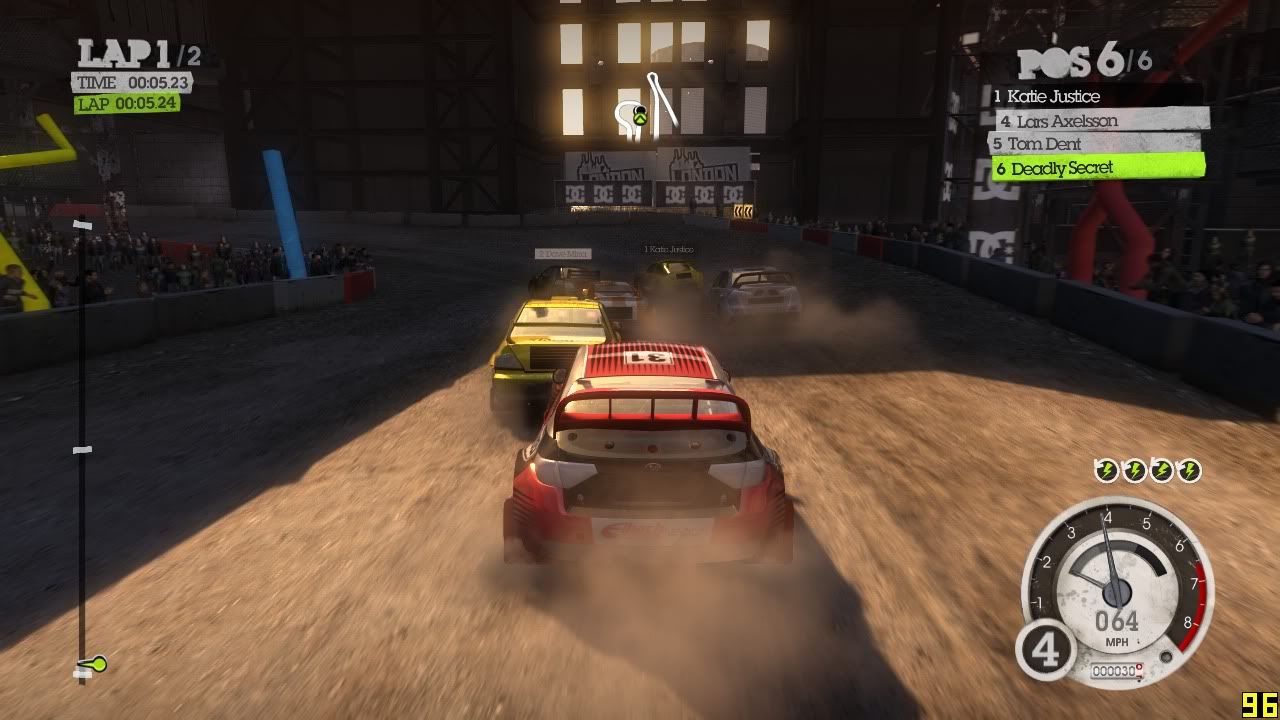Select the highlighted Deadly Secret row

(x=1062, y=168)
